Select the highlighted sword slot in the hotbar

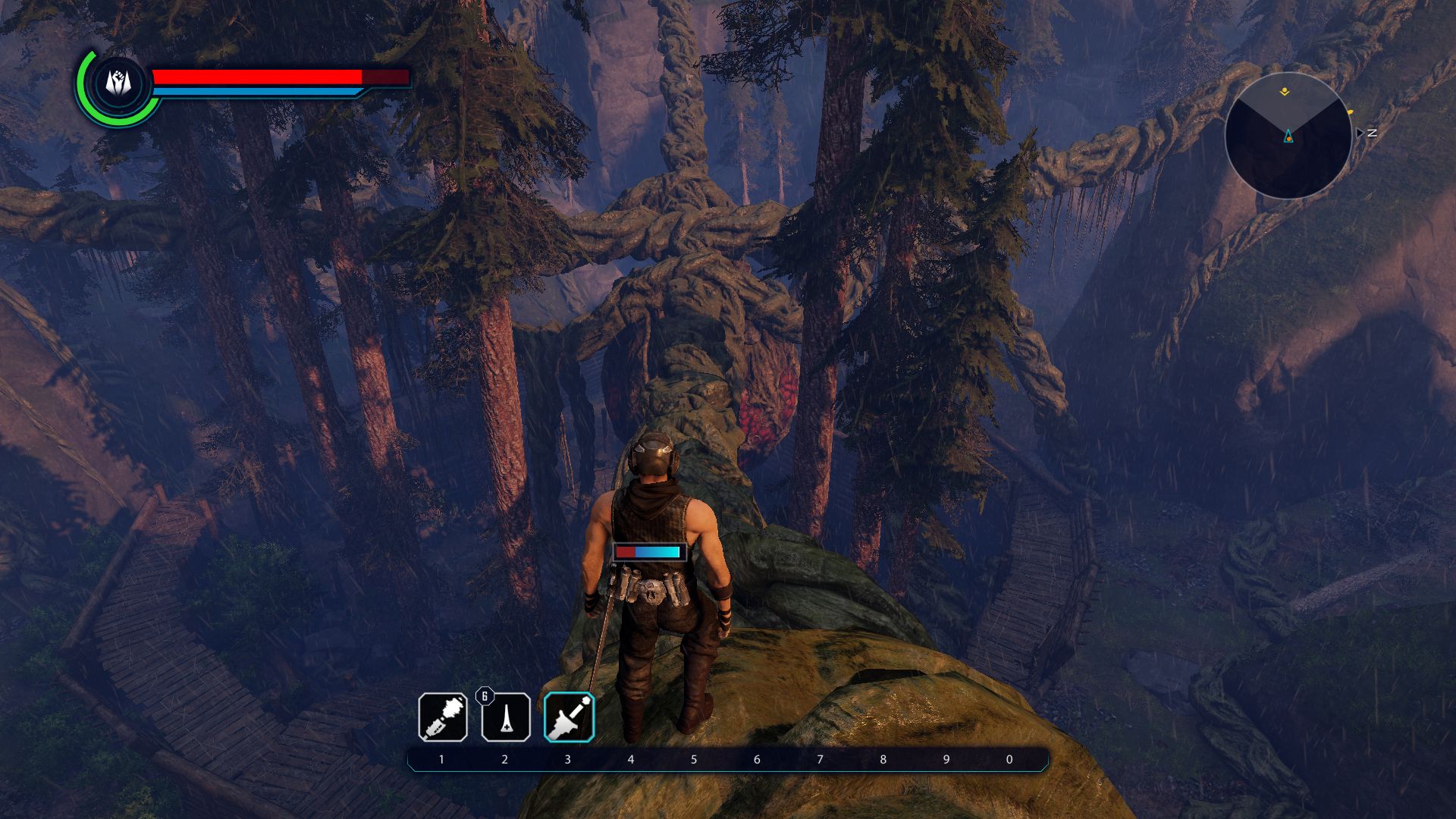pos(569,717)
